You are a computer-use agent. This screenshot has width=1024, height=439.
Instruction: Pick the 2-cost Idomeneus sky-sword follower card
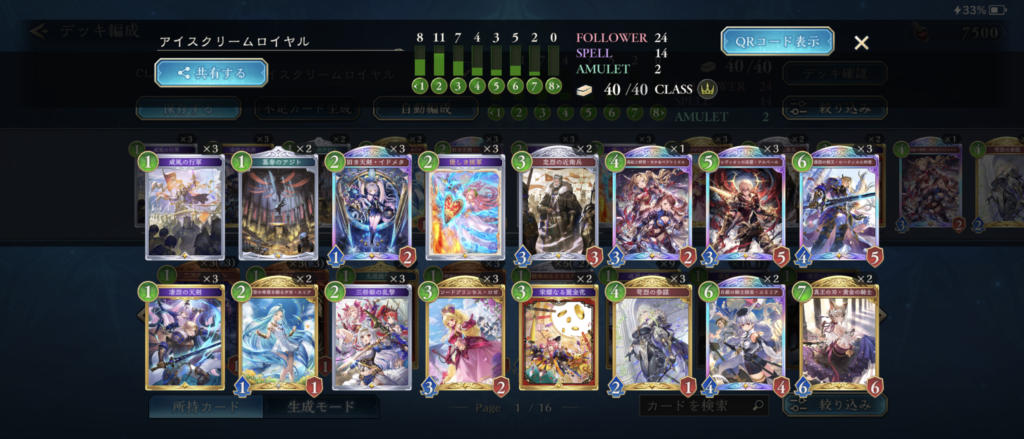[371, 207]
